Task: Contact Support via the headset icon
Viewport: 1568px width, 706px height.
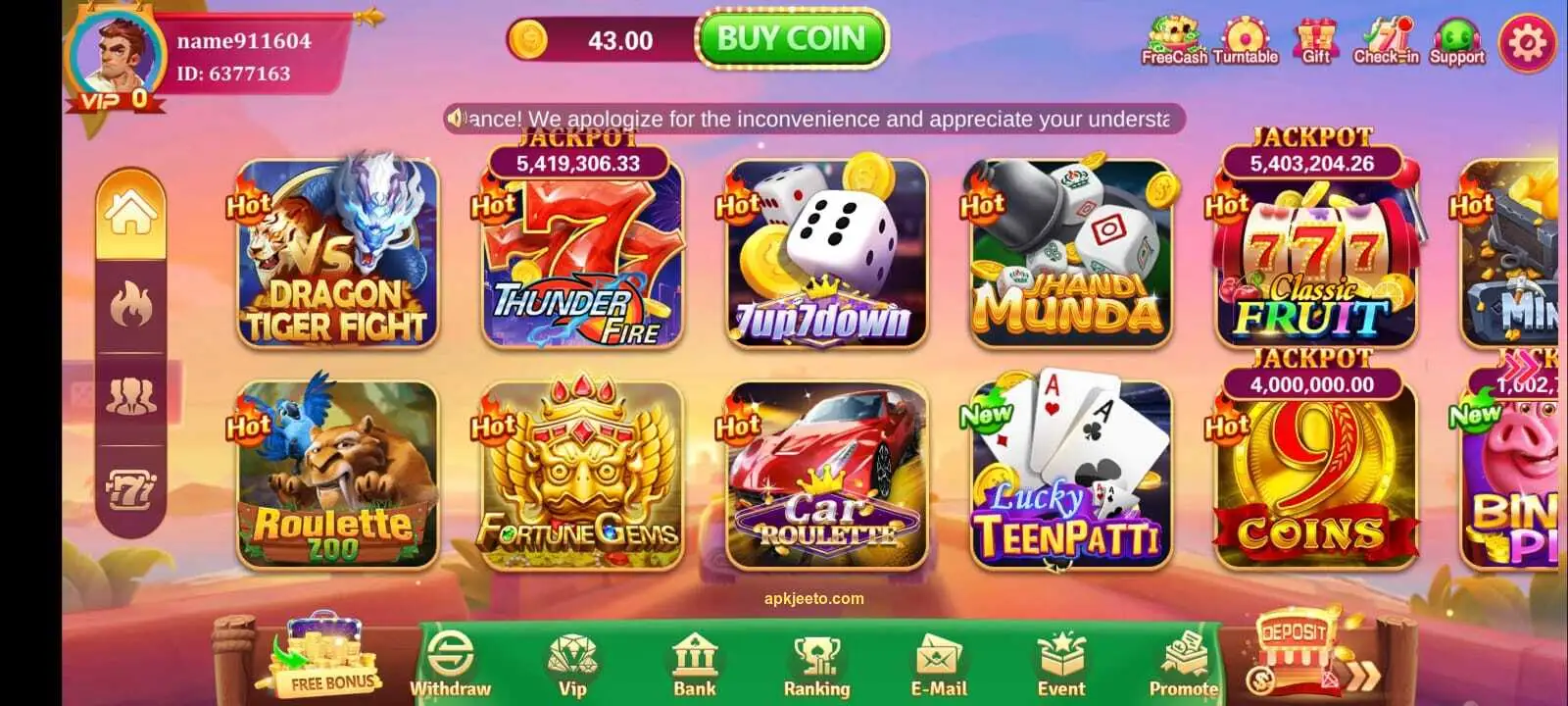Action: (x=1457, y=37)
